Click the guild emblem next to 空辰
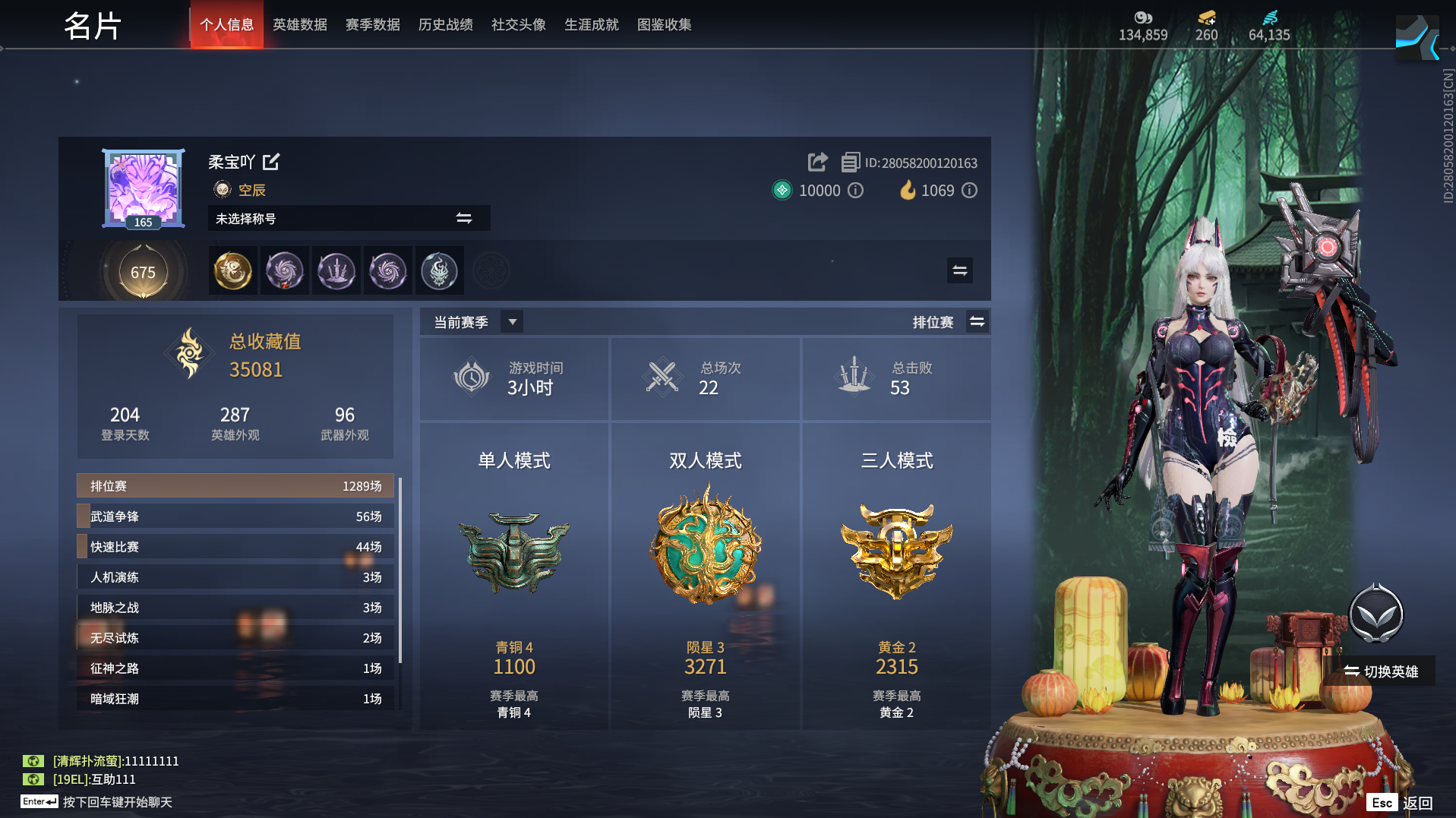Screen dimensions: 1456x818 (221, 190)
